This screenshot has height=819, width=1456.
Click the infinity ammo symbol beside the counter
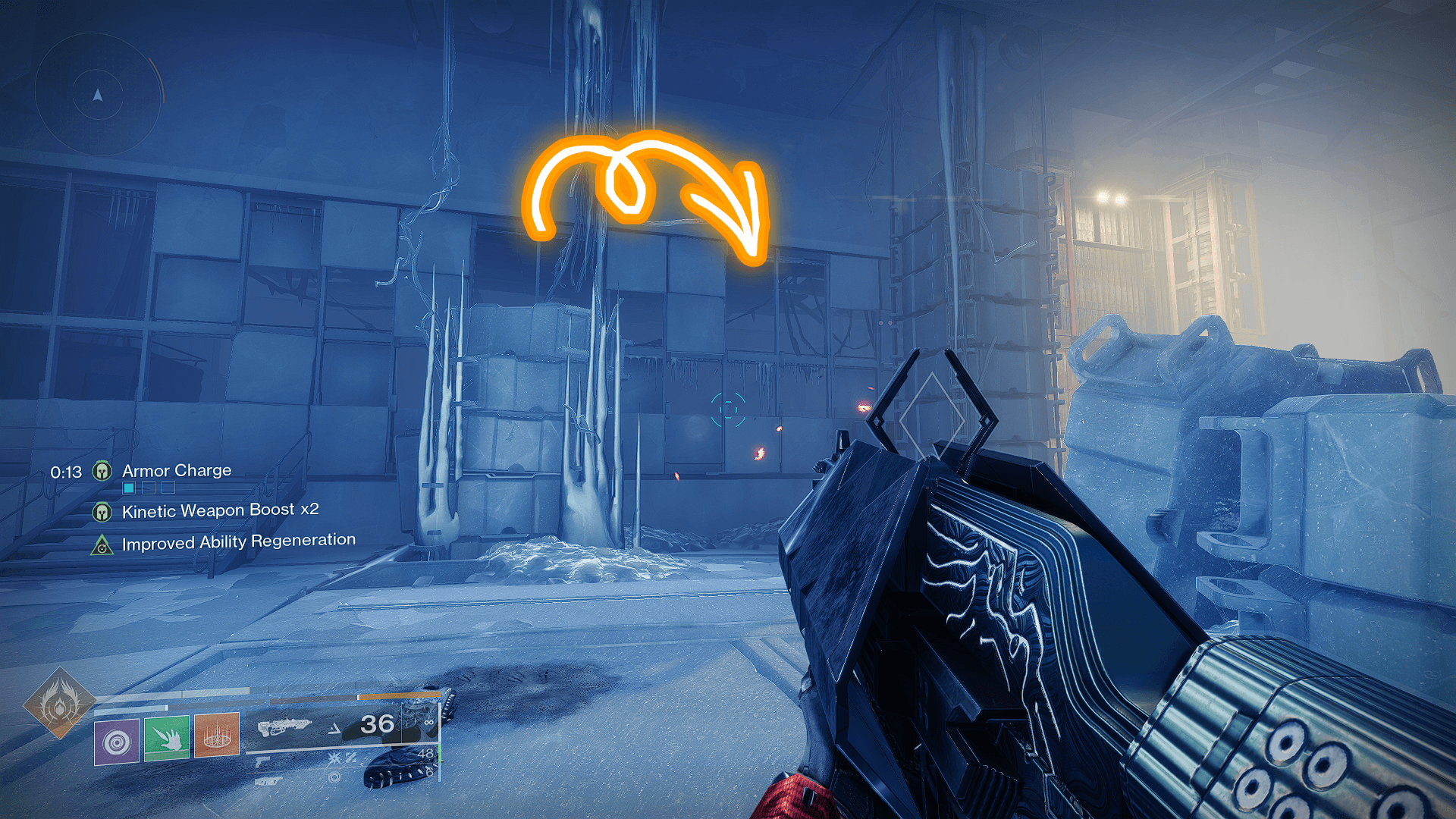428,723
